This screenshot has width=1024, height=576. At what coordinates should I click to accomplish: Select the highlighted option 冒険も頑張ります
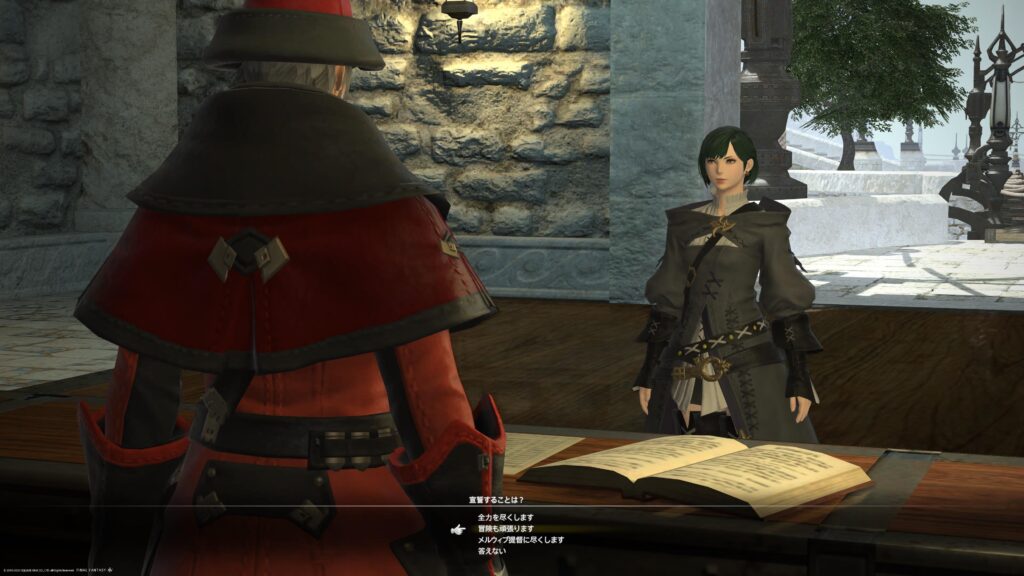[x=506, y=528]
